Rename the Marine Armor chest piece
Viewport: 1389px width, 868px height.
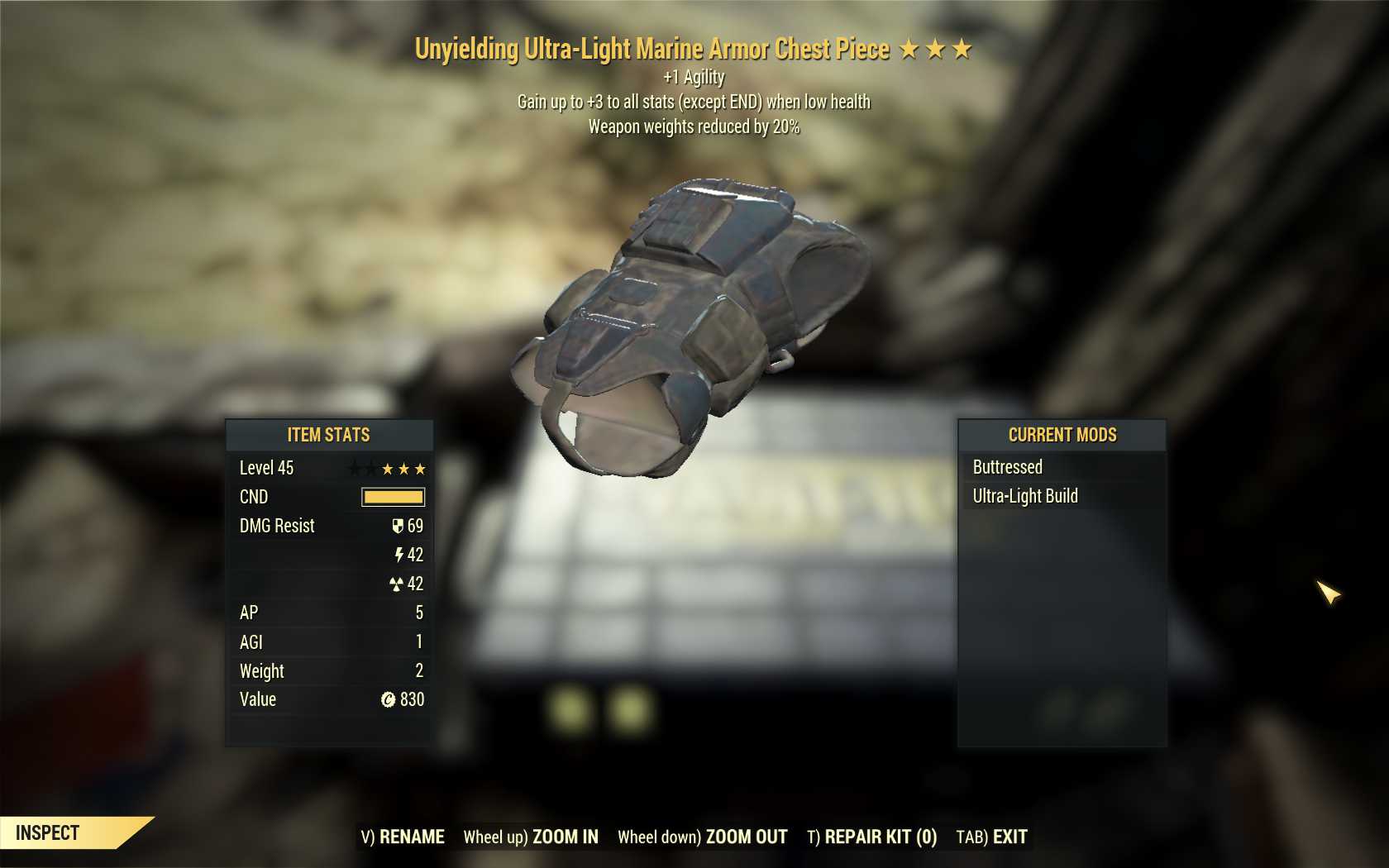coord(403,837)
